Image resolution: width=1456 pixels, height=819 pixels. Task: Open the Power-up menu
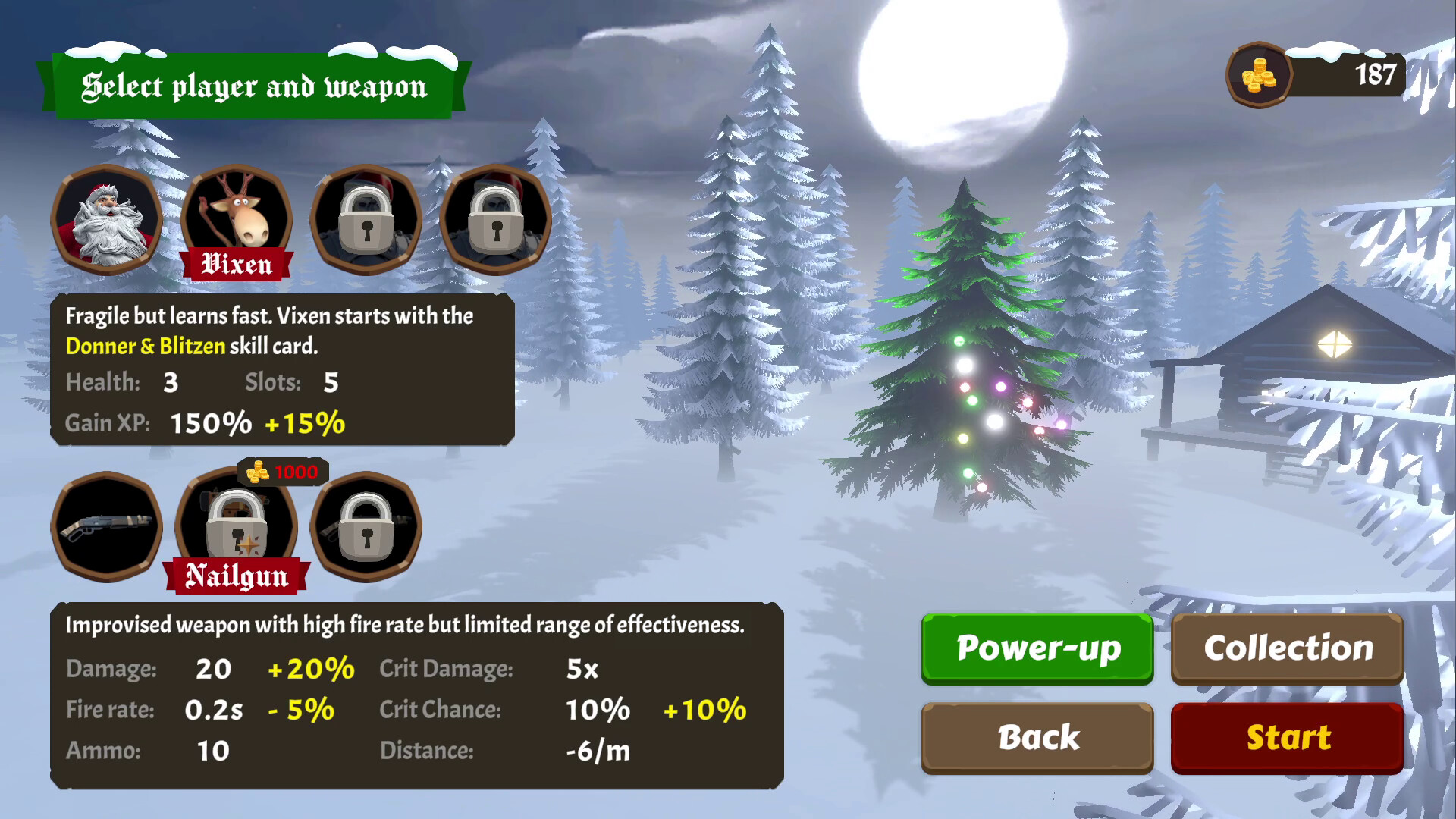click(x=1037, y=648)
